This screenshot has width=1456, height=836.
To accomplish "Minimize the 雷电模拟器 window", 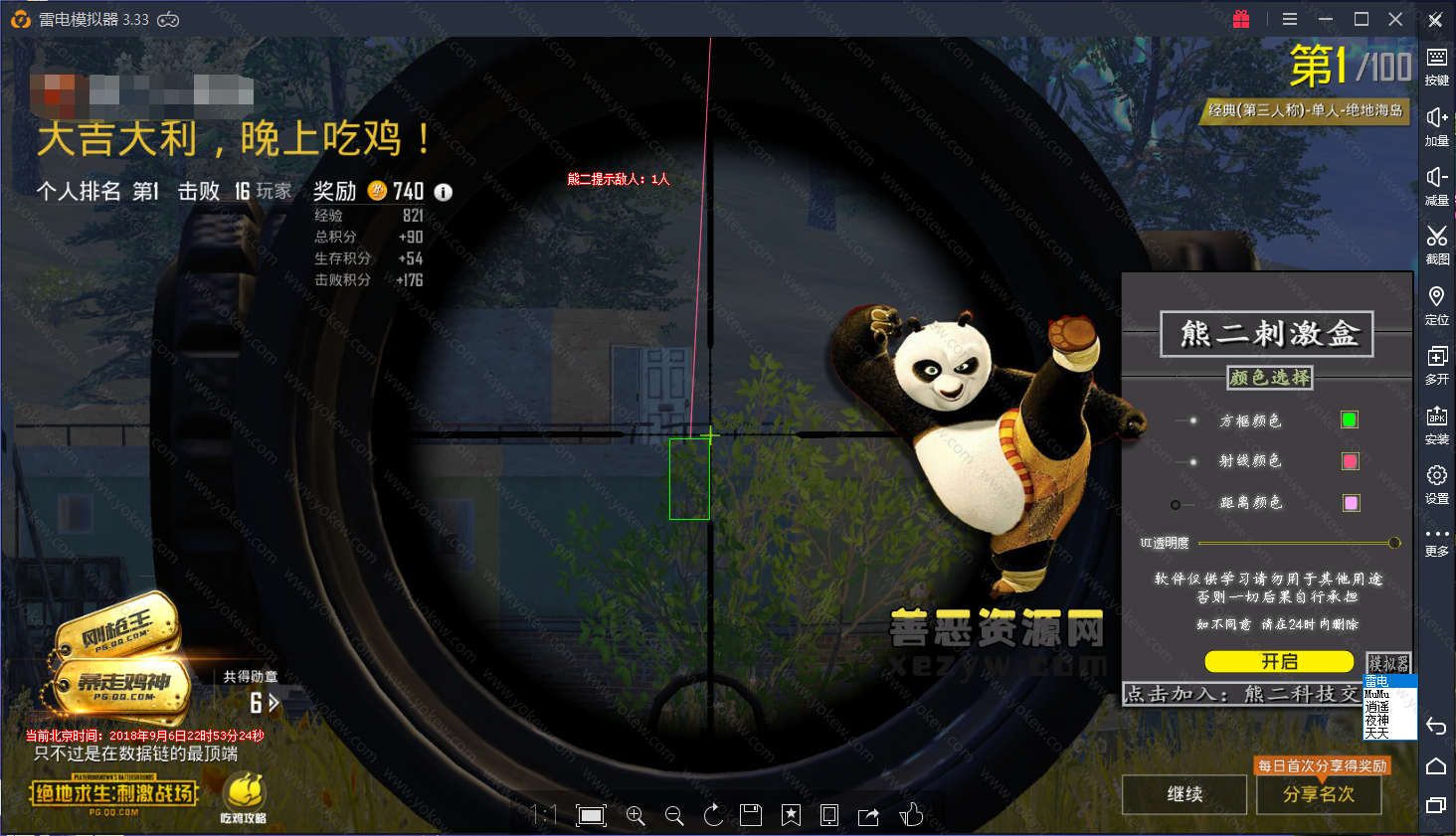I will pyautogui.click(x=1325, y=19).
